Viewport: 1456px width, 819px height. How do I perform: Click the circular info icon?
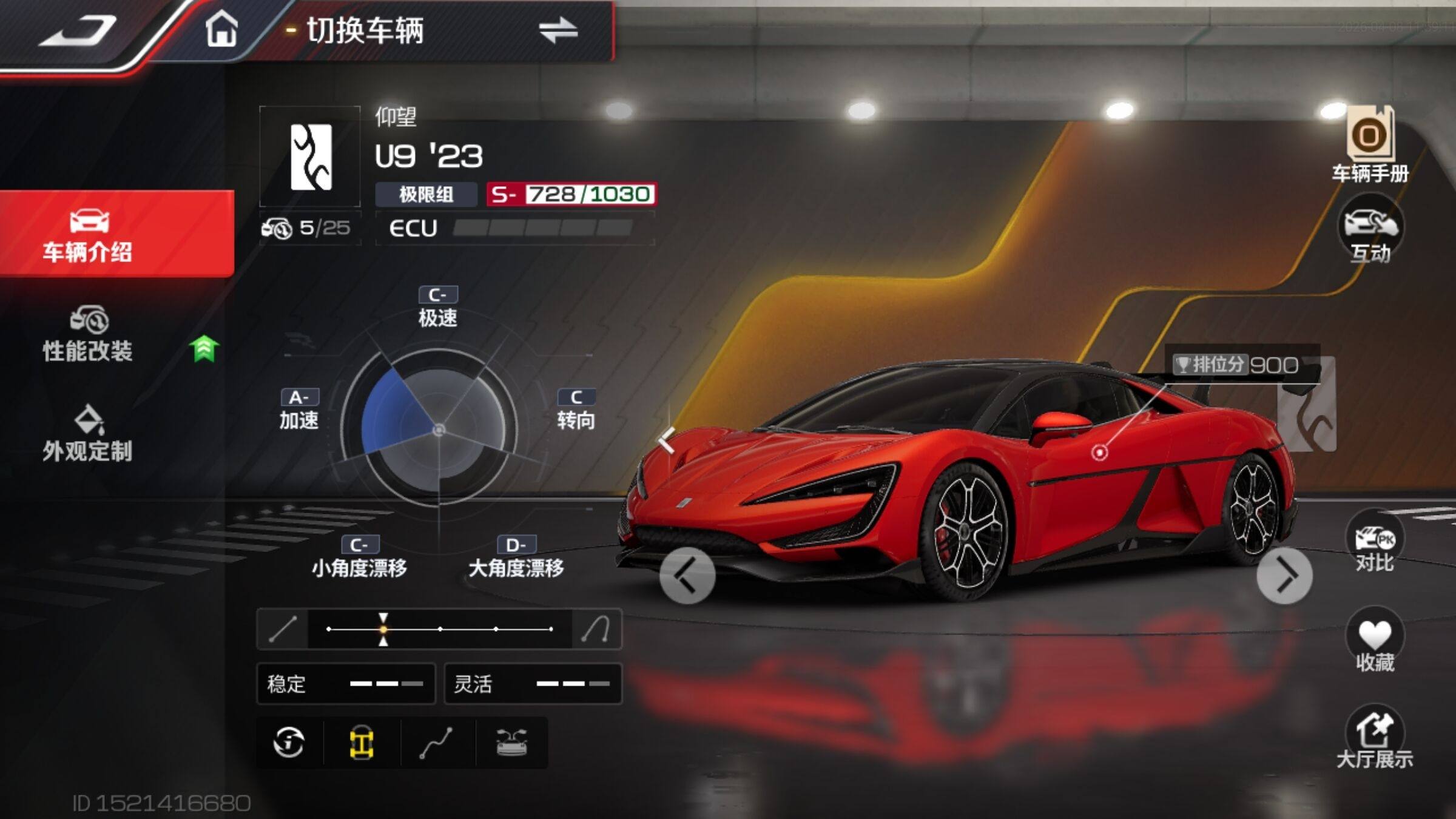pyautogui.click(x=289, y=743)
